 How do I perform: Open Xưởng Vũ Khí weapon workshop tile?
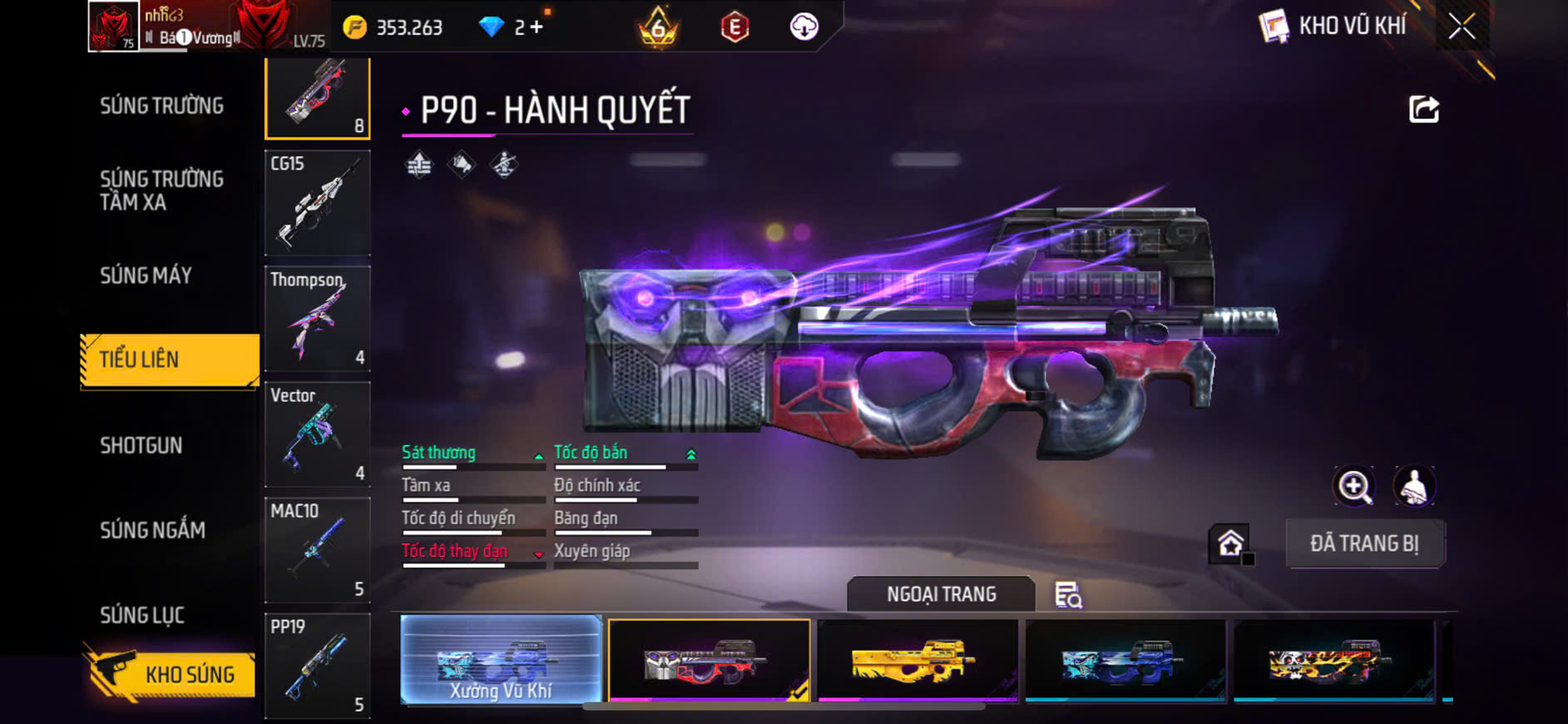pyautogui.click(x=501, y=660)
